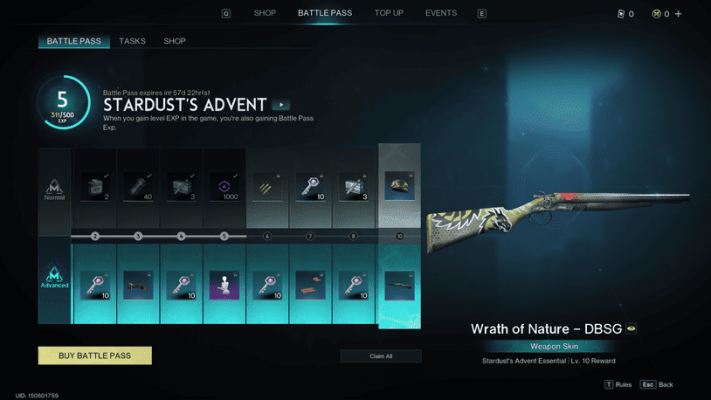Open the Events page
Image resolution: width=711 pixels, height=400 pixels.
tap(441, 13)
